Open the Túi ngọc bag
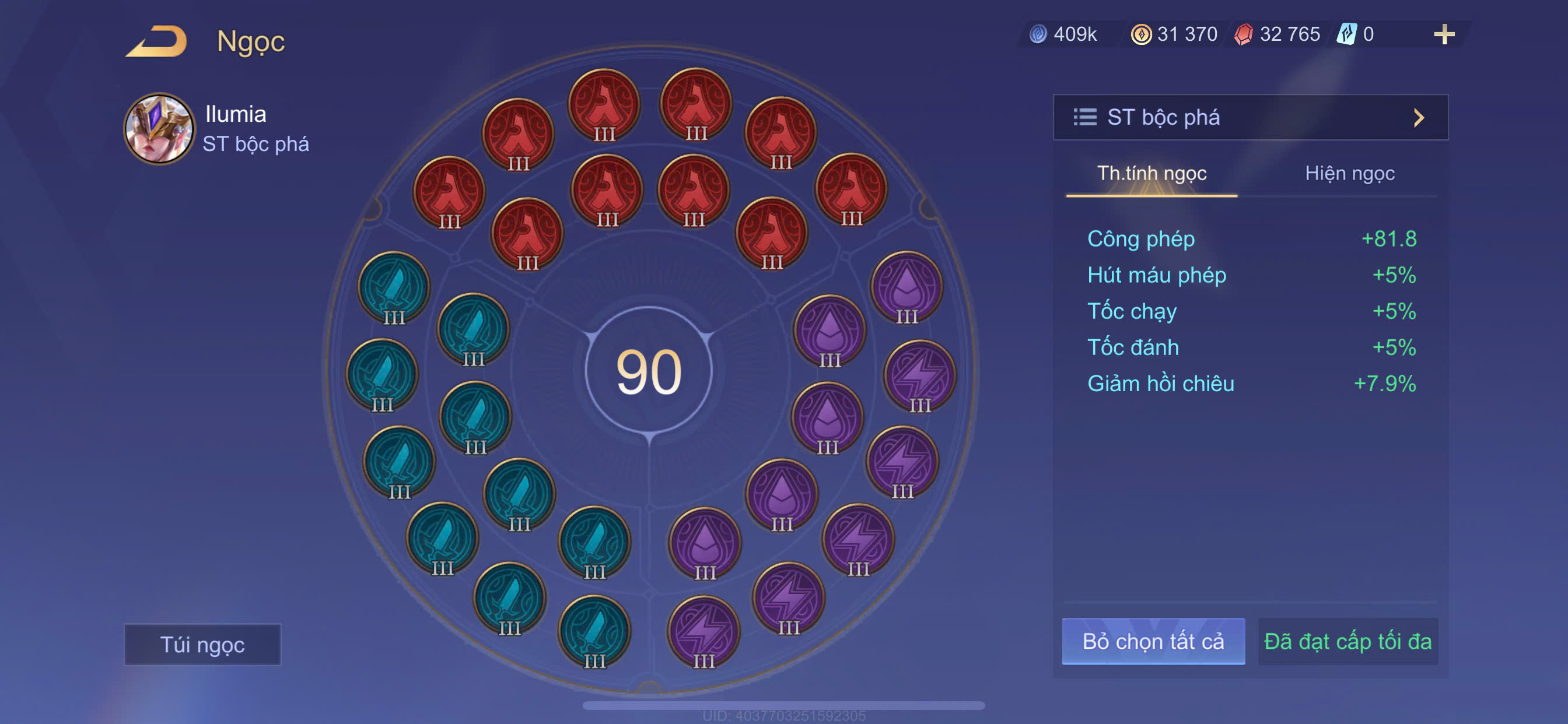Image resolution: width=1568 pixels, height=724 pixels. pyautogui.click(x=202, y=644)
